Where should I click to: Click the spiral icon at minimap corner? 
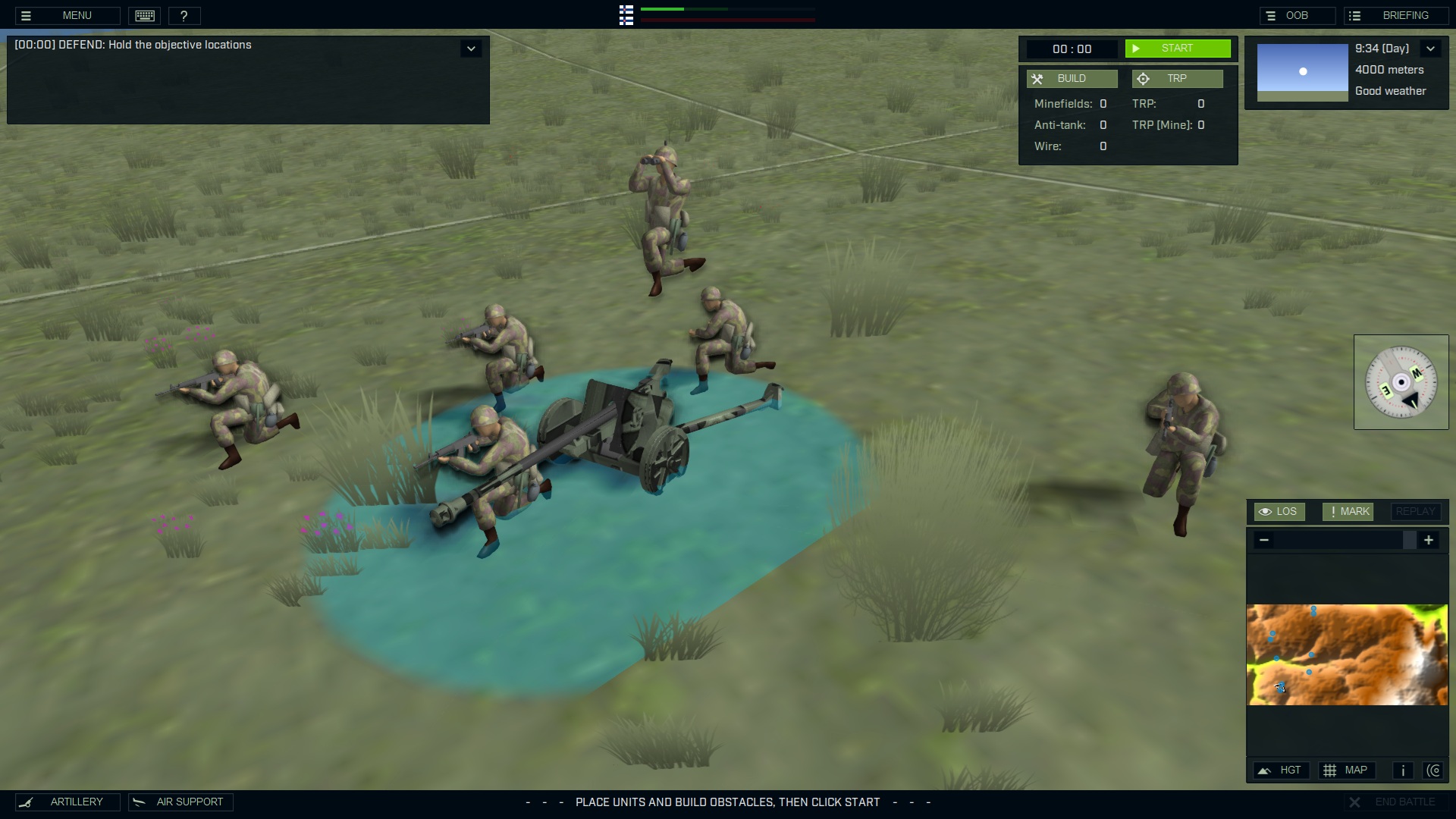pyautogui.click(x=1435, y=770)
